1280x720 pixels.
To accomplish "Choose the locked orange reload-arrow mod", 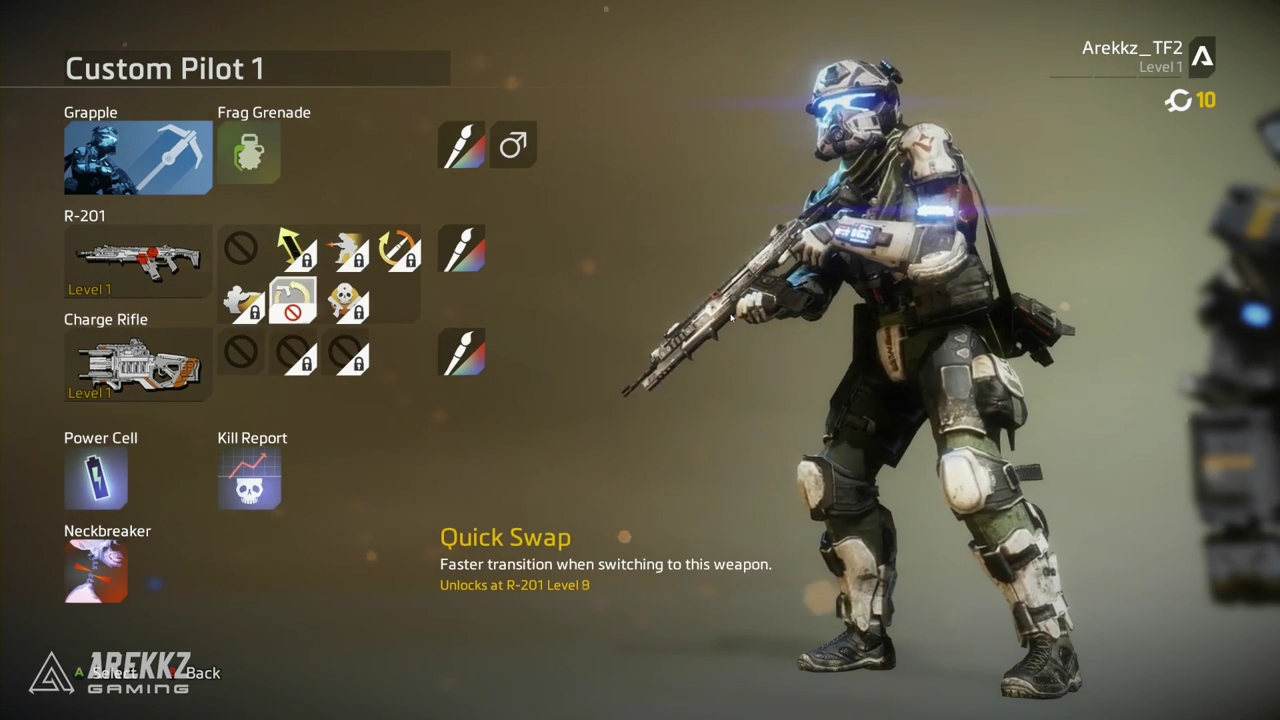I will pos(398,249).
